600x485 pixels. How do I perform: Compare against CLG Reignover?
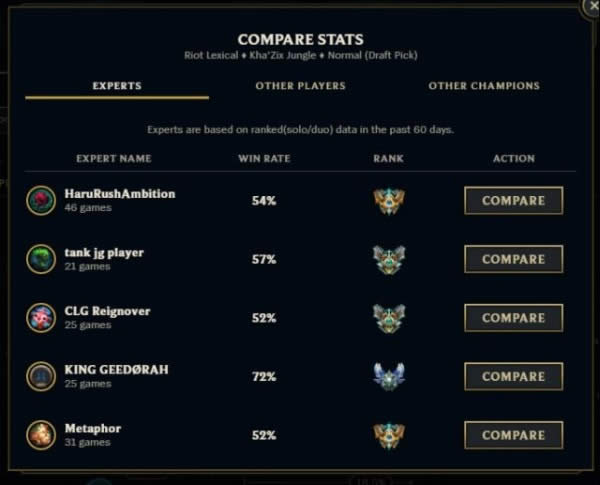513,318
